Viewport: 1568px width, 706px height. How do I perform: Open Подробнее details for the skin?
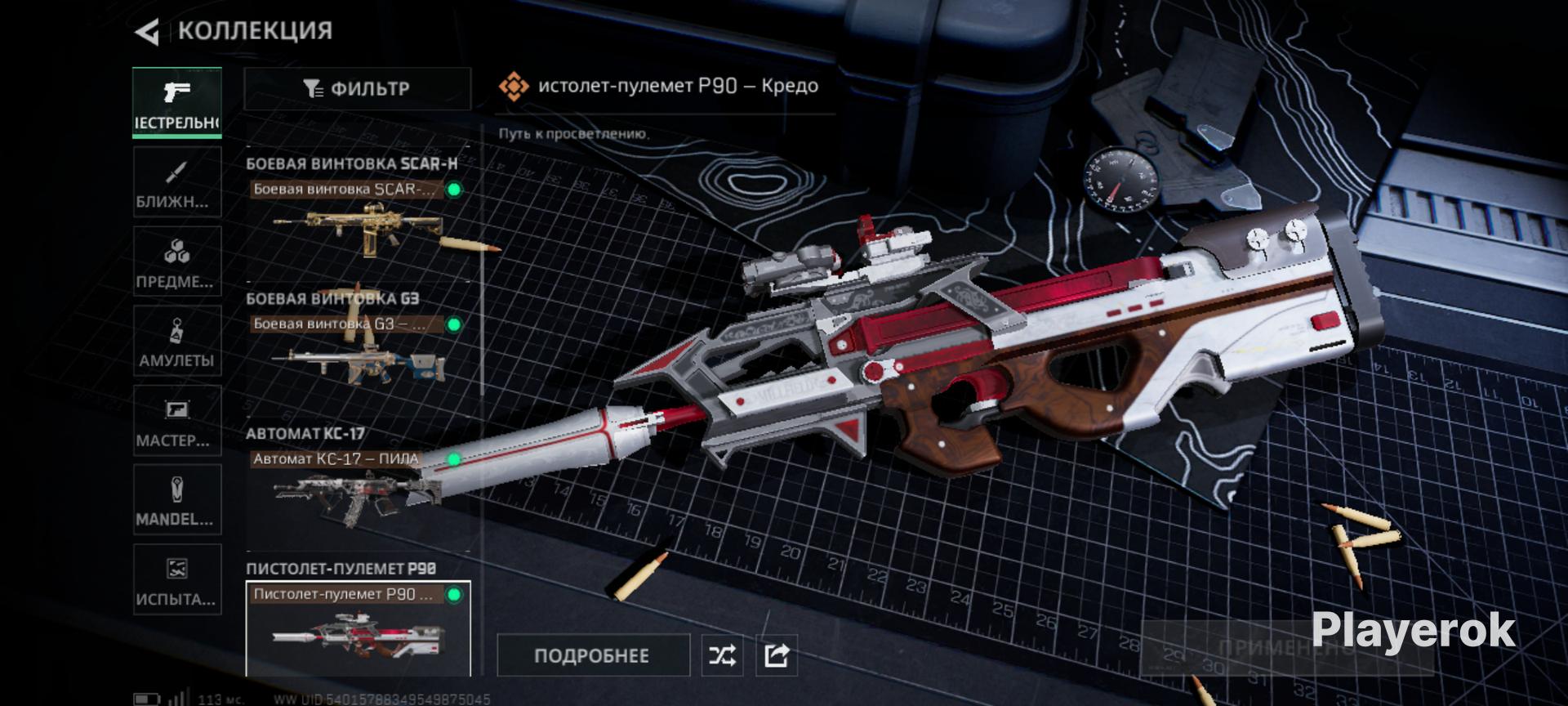[592, 655]
